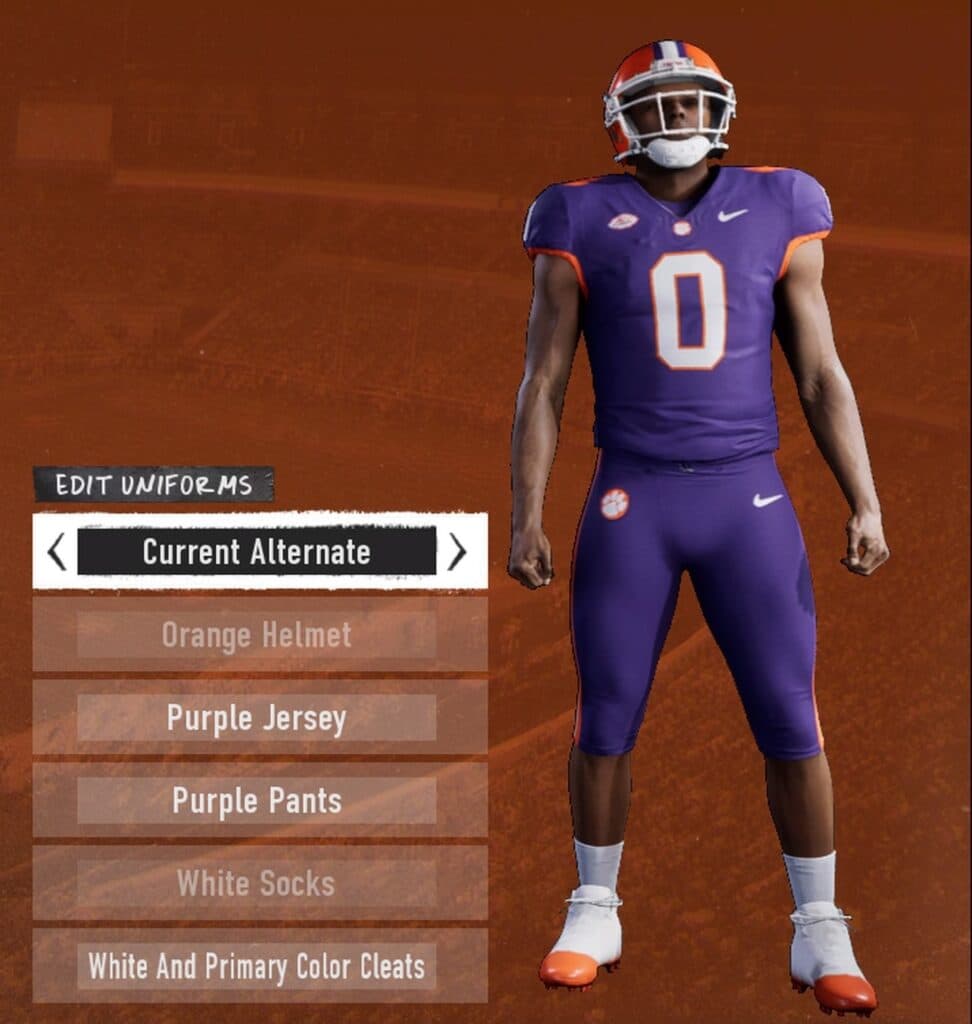Select the Current Alternate uniform row
This screenshot has width=972, height=1024.
257,551
